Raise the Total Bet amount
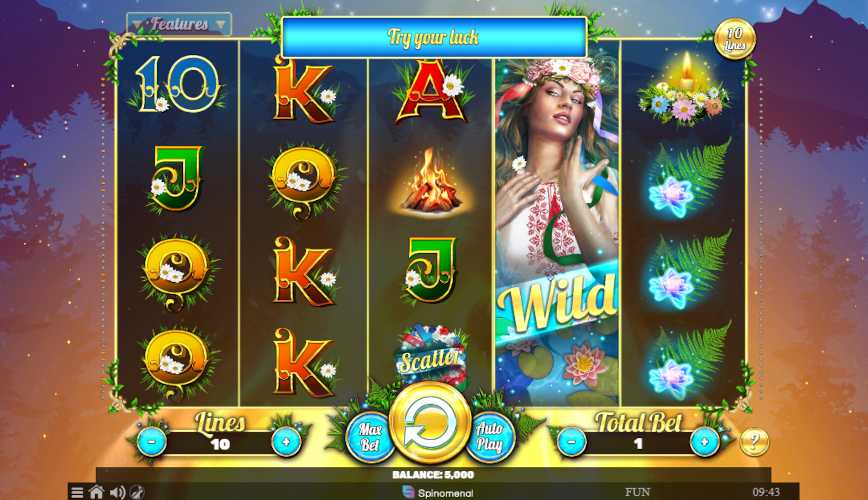868x500 pixels. [x=705, y=440]
